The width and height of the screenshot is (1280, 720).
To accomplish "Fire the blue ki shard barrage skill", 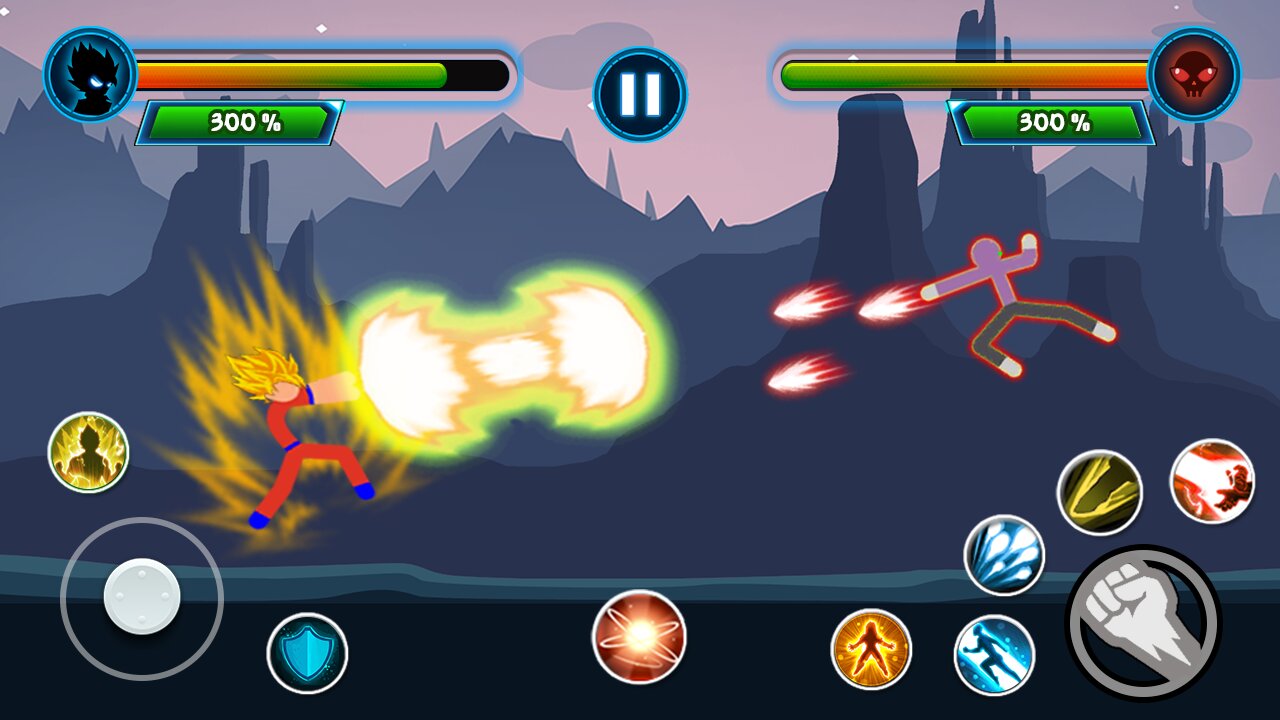I will tap(1004, 555).
